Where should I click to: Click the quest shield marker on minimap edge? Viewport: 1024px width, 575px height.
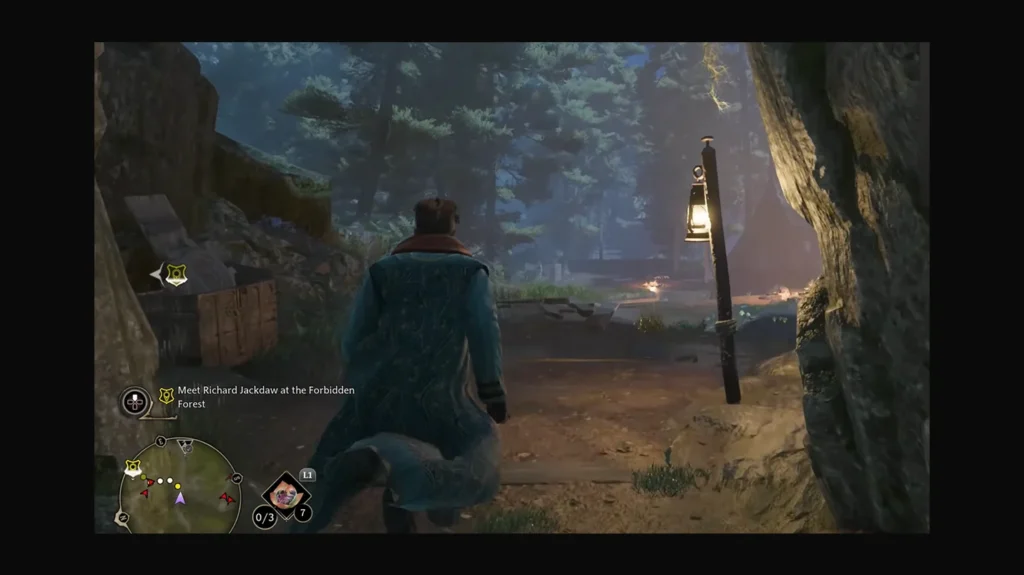[x=132, y=467]
